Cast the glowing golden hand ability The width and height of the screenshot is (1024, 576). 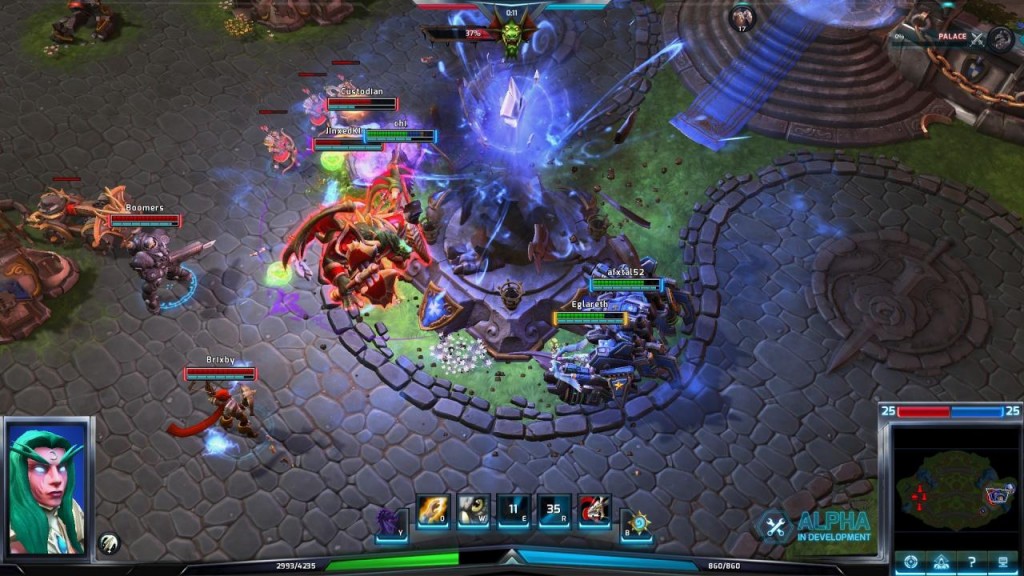coord(433,512)
